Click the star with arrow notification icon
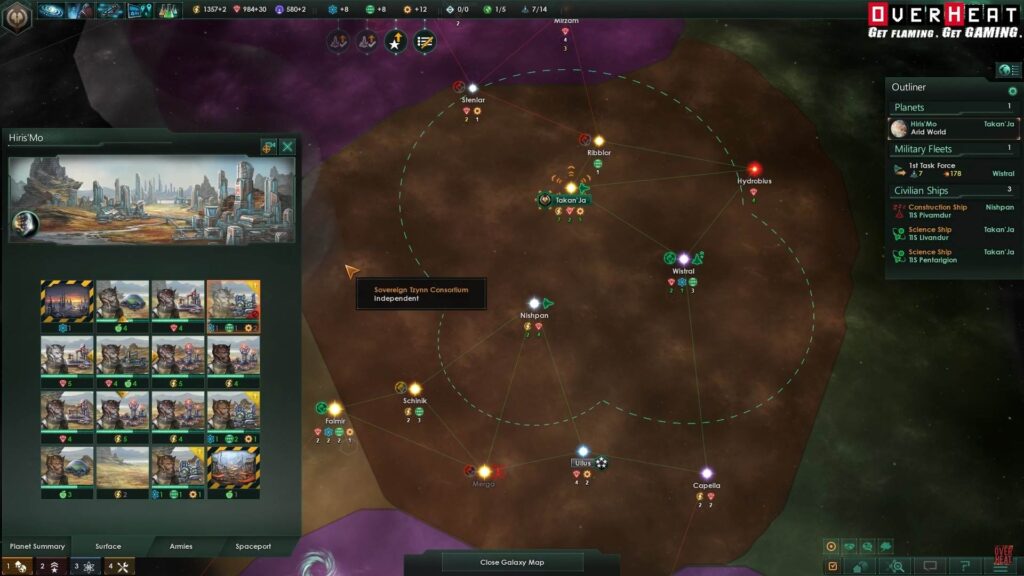1024x576 pixels. coord(396,42)
